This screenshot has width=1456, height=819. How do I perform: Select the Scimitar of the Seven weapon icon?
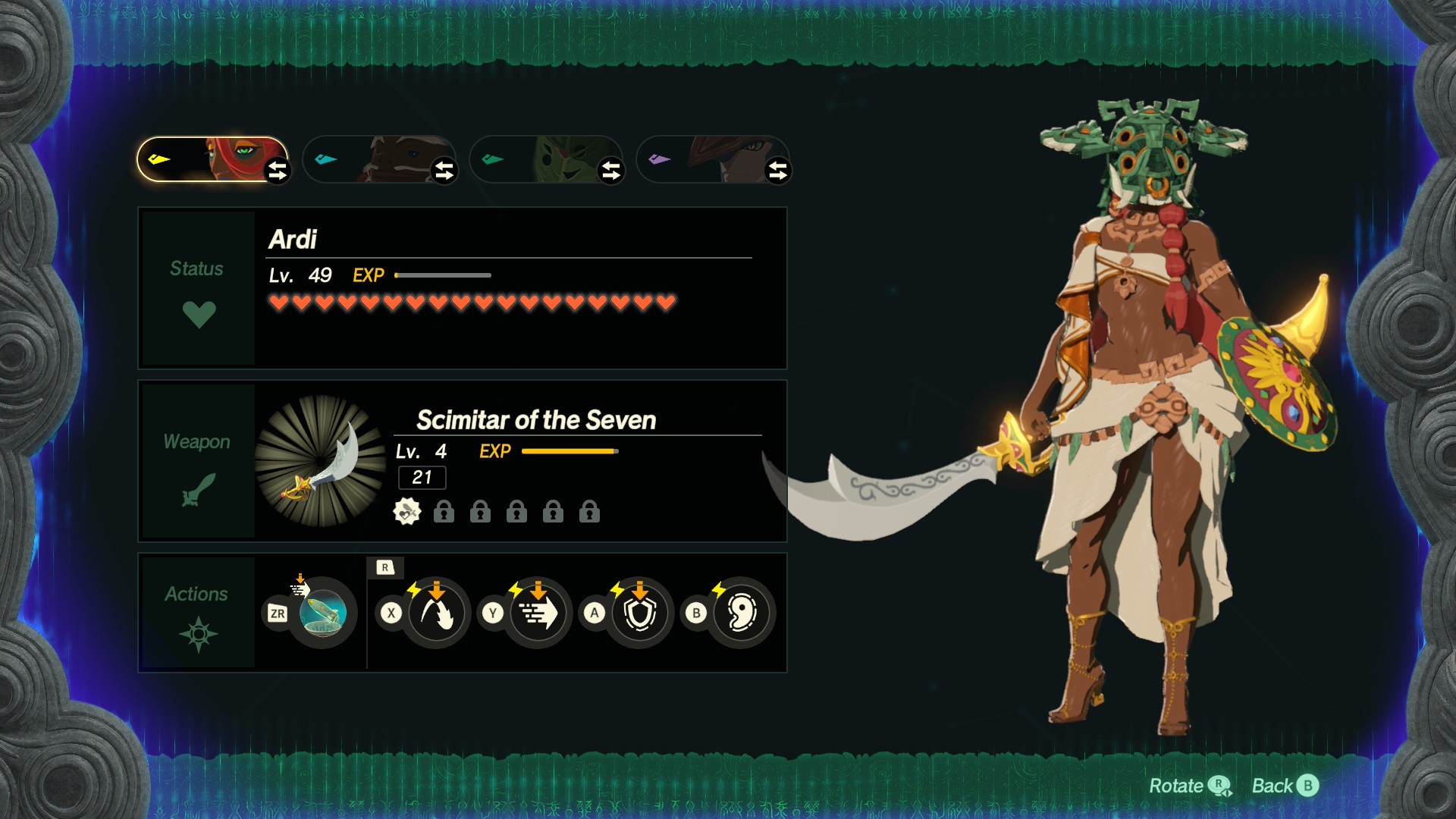[x=321, y=461]
